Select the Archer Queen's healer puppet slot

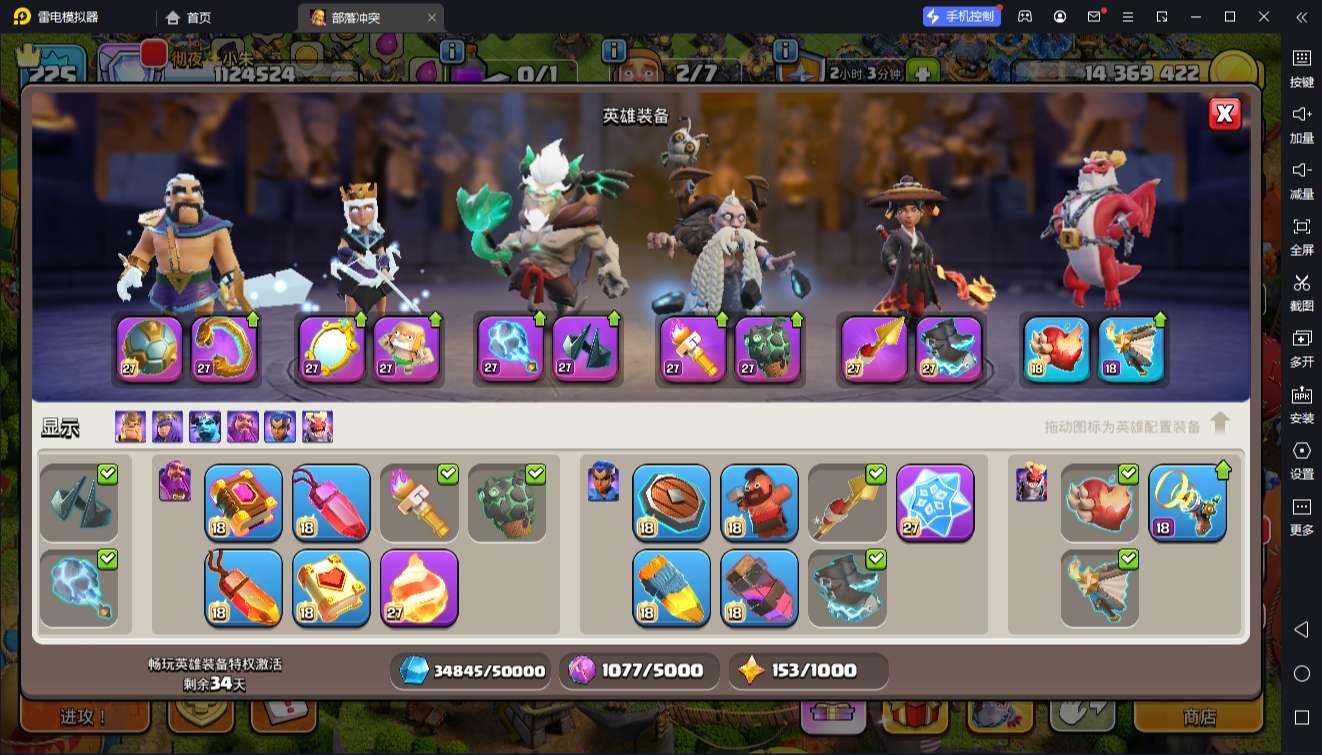(407, 349)
